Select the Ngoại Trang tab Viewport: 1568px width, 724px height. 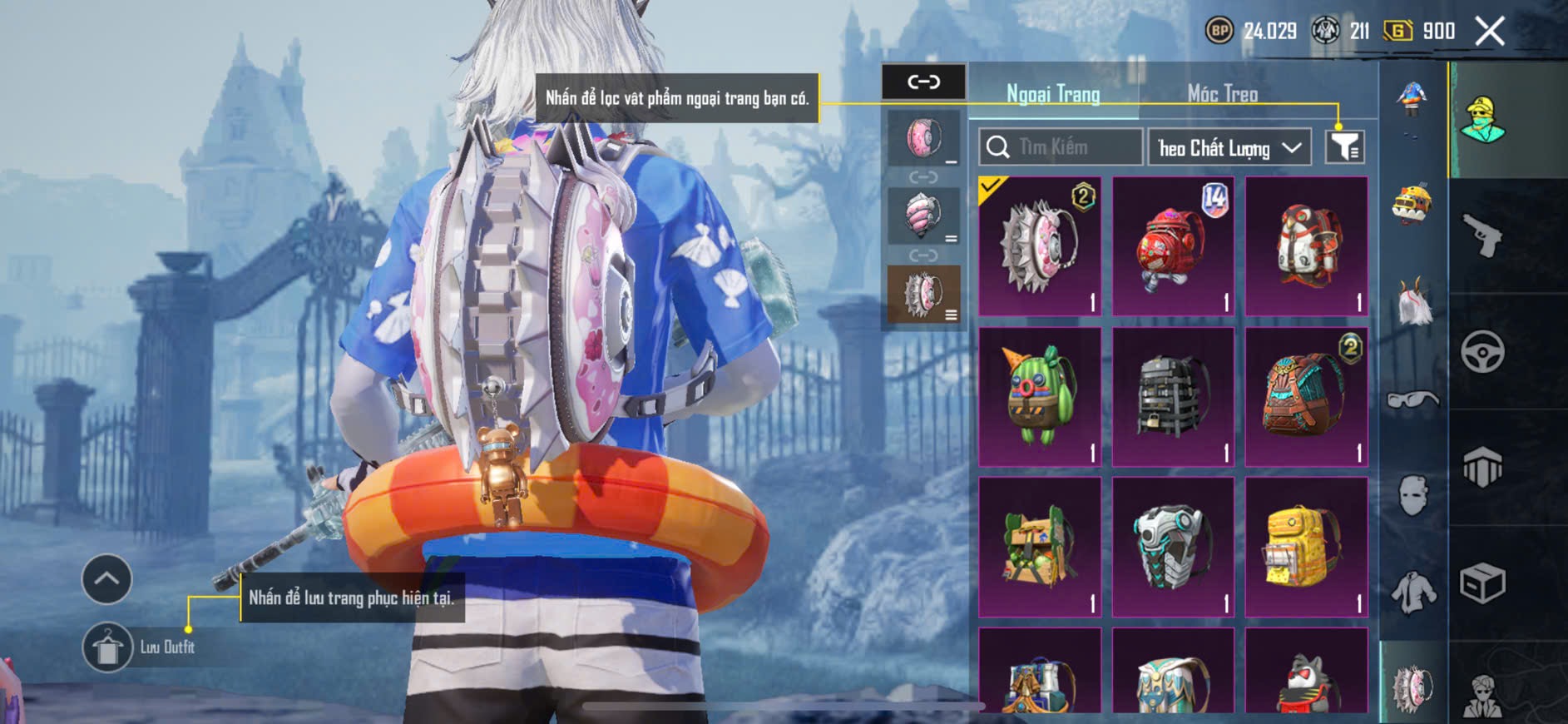pyautogui.click(x=1053, y=94)
